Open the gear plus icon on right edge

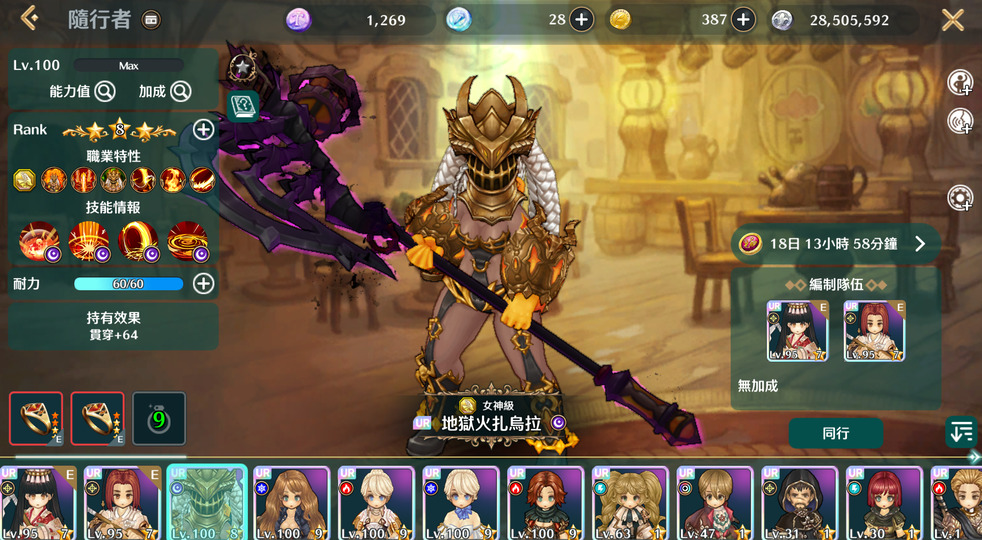pos(960,197)
